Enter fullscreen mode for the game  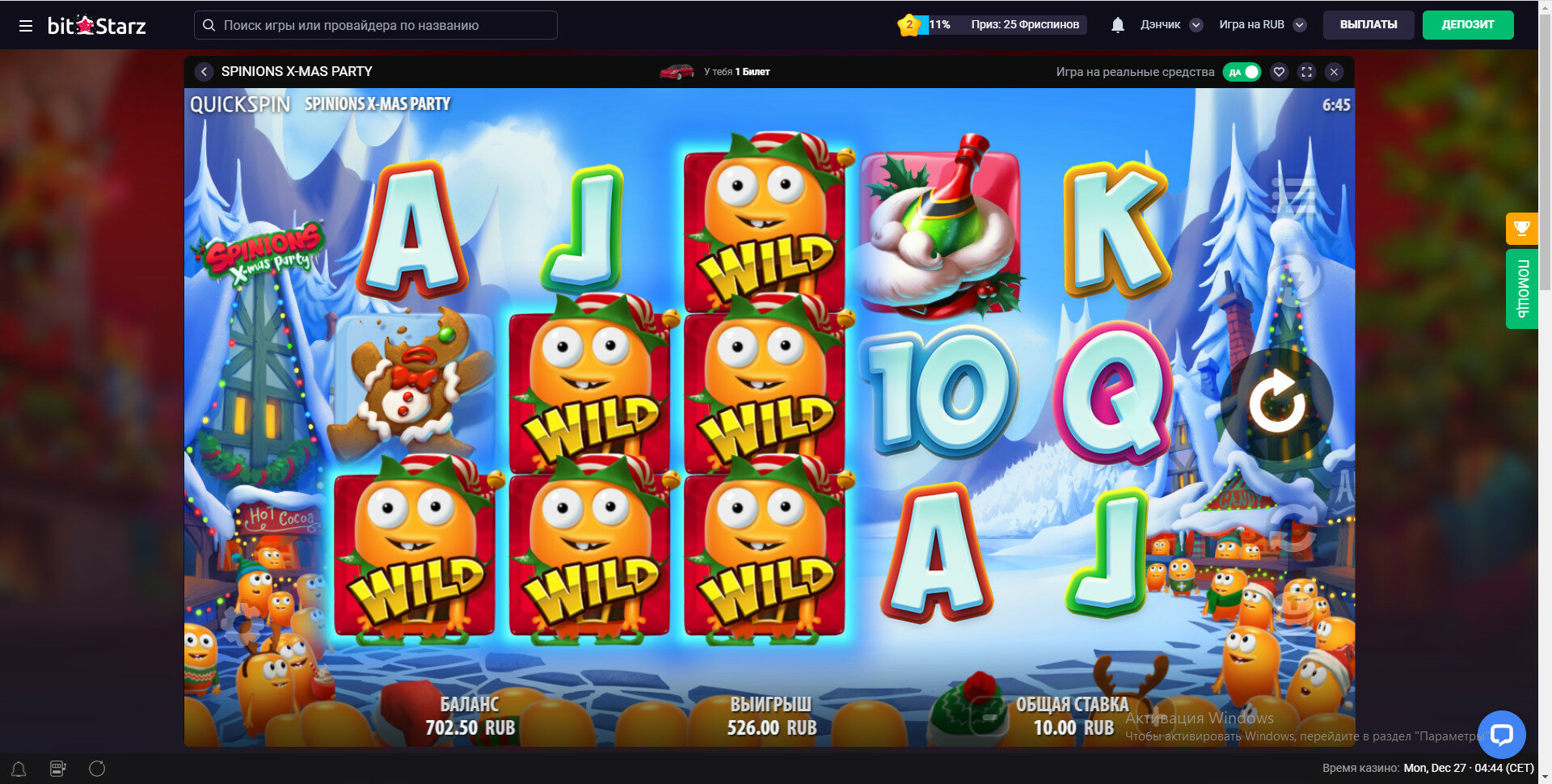click(x=1306, y=72)
